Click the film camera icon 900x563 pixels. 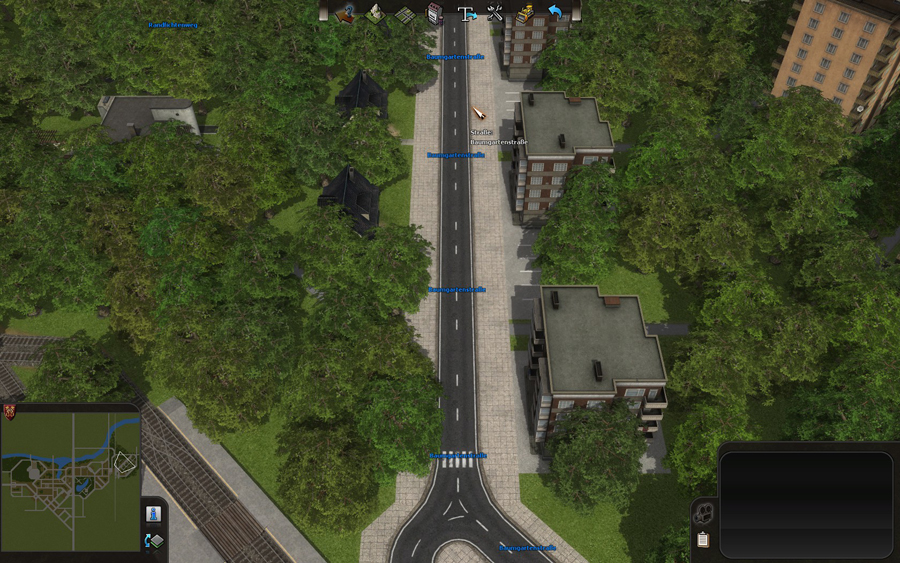tap(704, 514)
